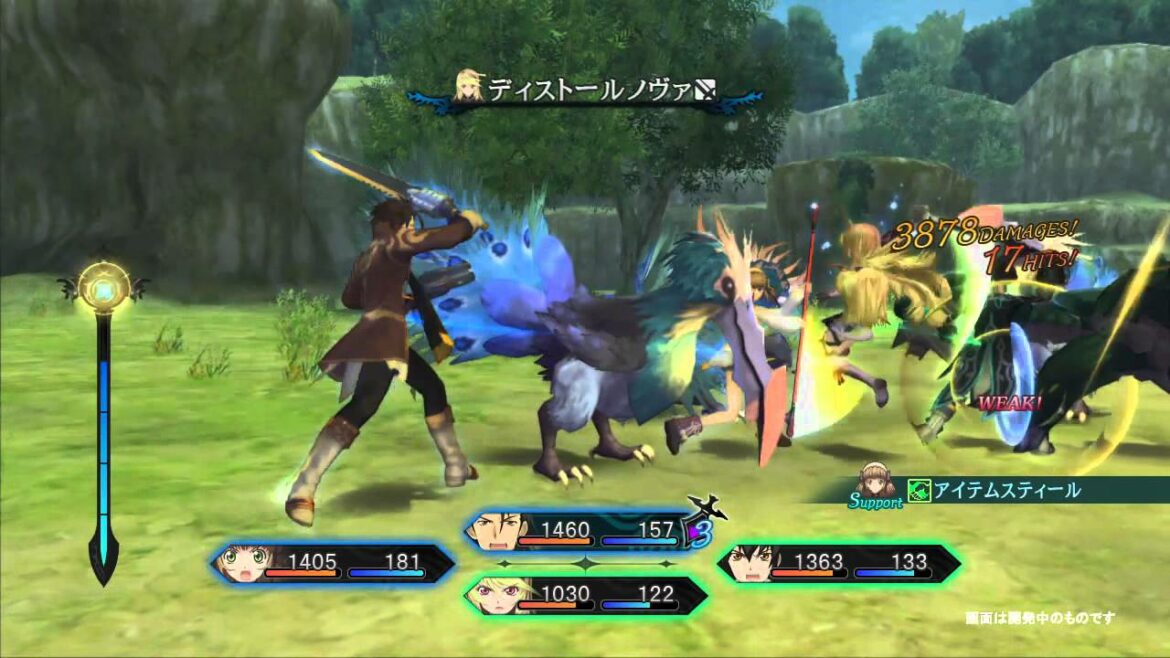
Task: Click the ディストールノヴァ arte name banner
Action: pyautogui.click(x=587, y=91)
